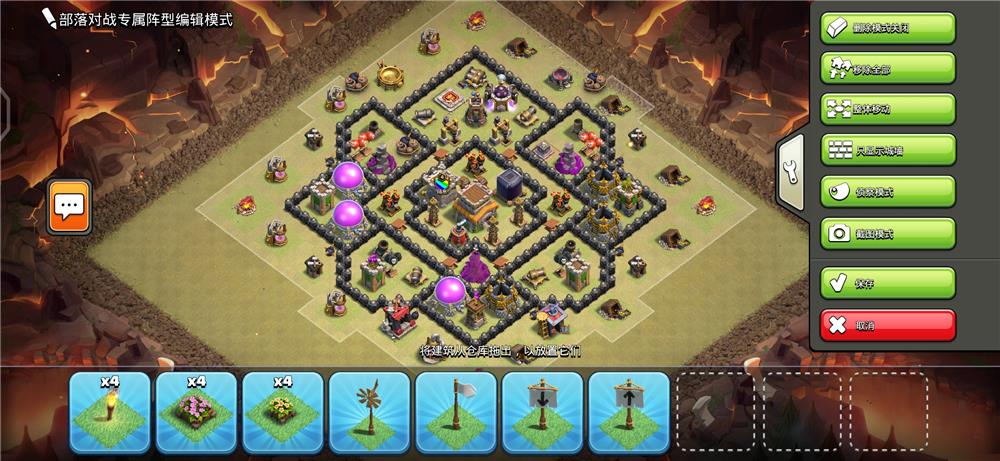Cancel editing with the red X button
1000x461 pixels.
[887, 325]
